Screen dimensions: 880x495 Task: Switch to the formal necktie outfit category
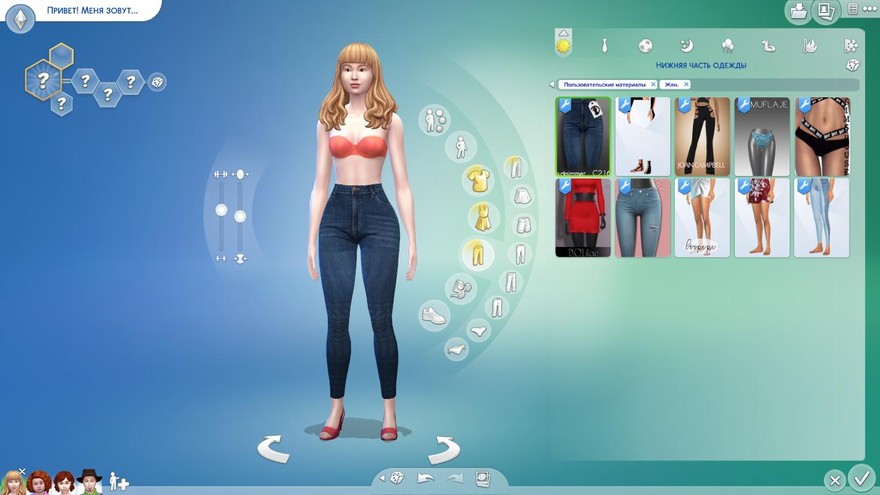(x=605, y=45)
